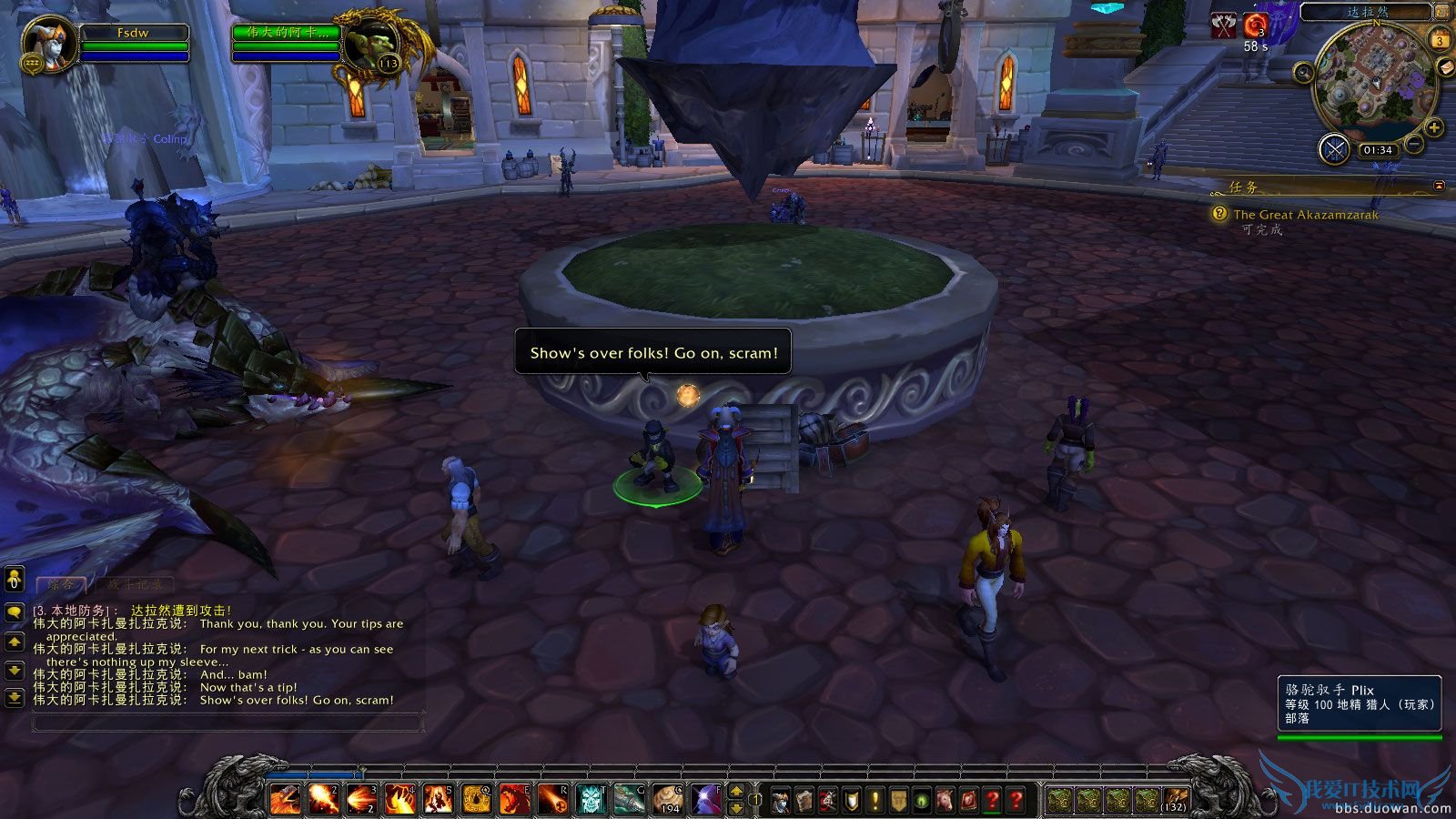Jump to newest messages with chat bottom arrow
1456x819 pixels.
[x=13, y=698]
